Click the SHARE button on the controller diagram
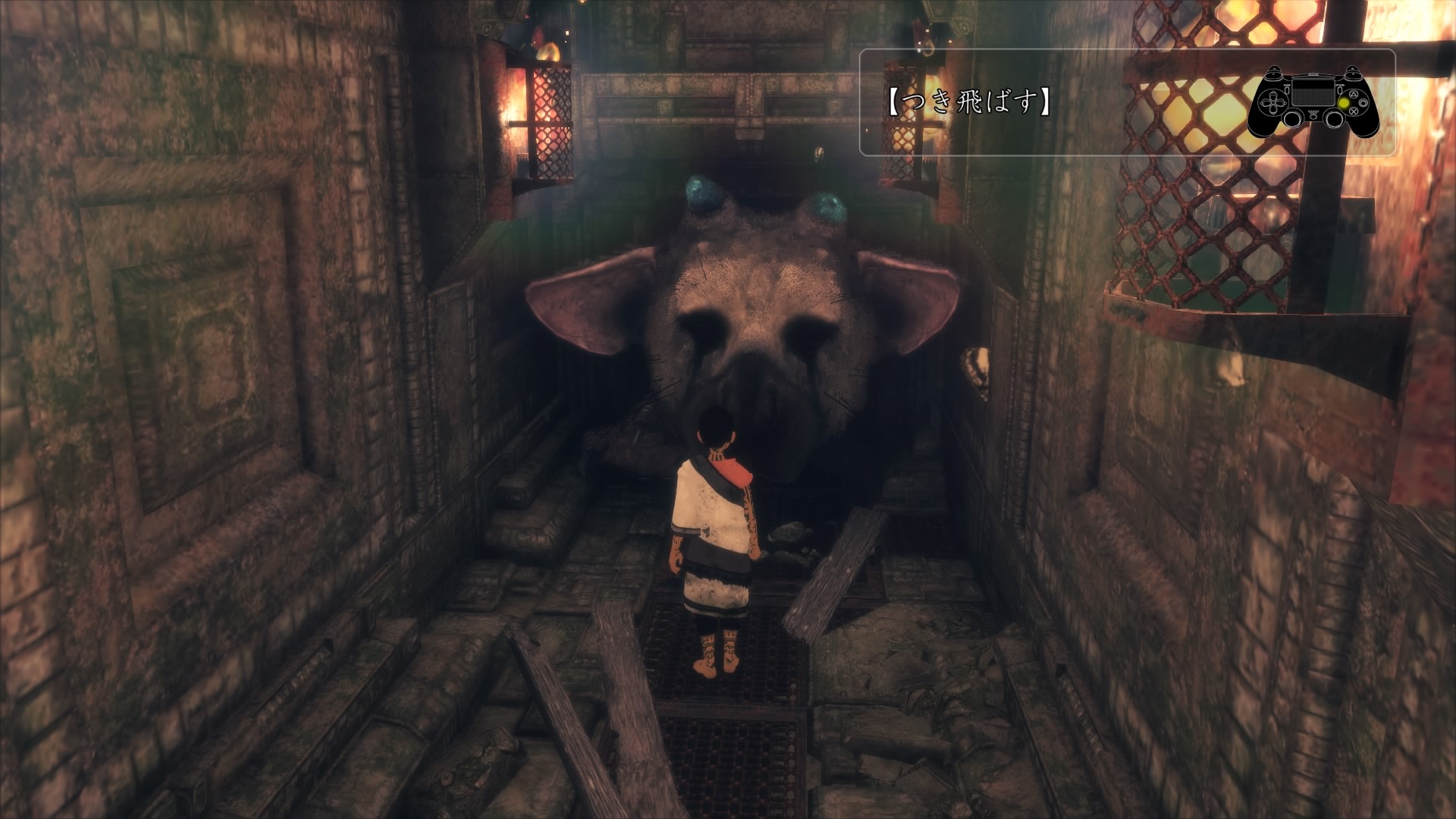 click(x=1288, y=91)
